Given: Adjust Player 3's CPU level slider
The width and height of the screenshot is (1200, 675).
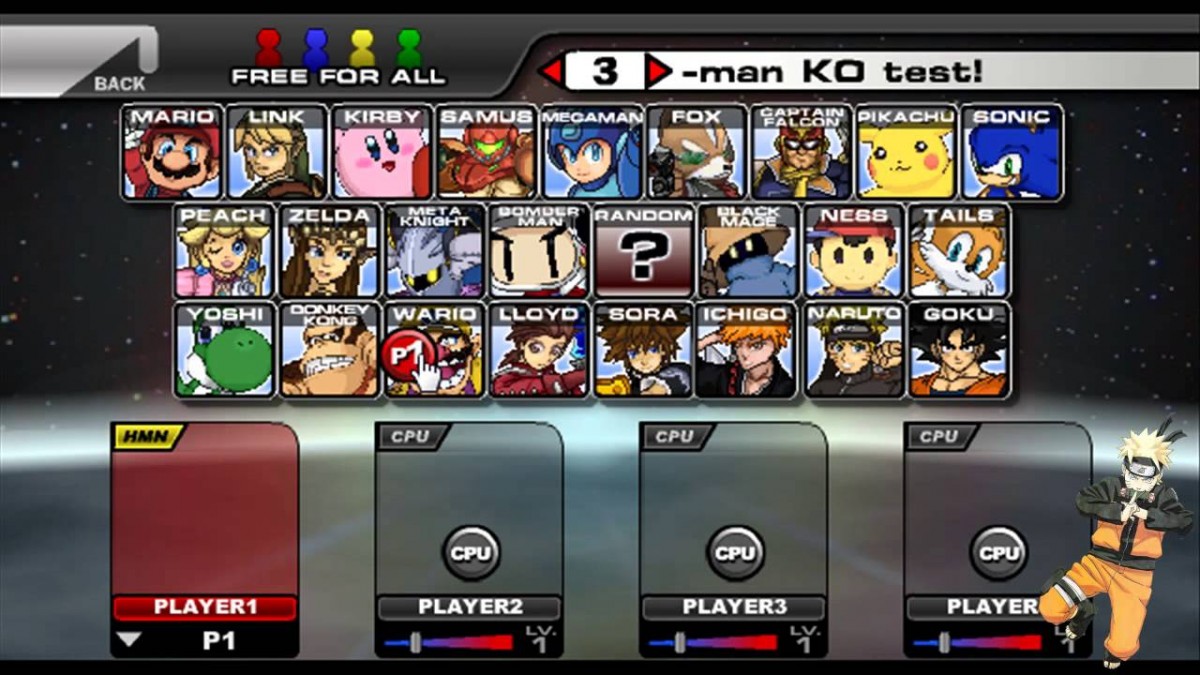Looking at the screenshot, I should point(680,642).
